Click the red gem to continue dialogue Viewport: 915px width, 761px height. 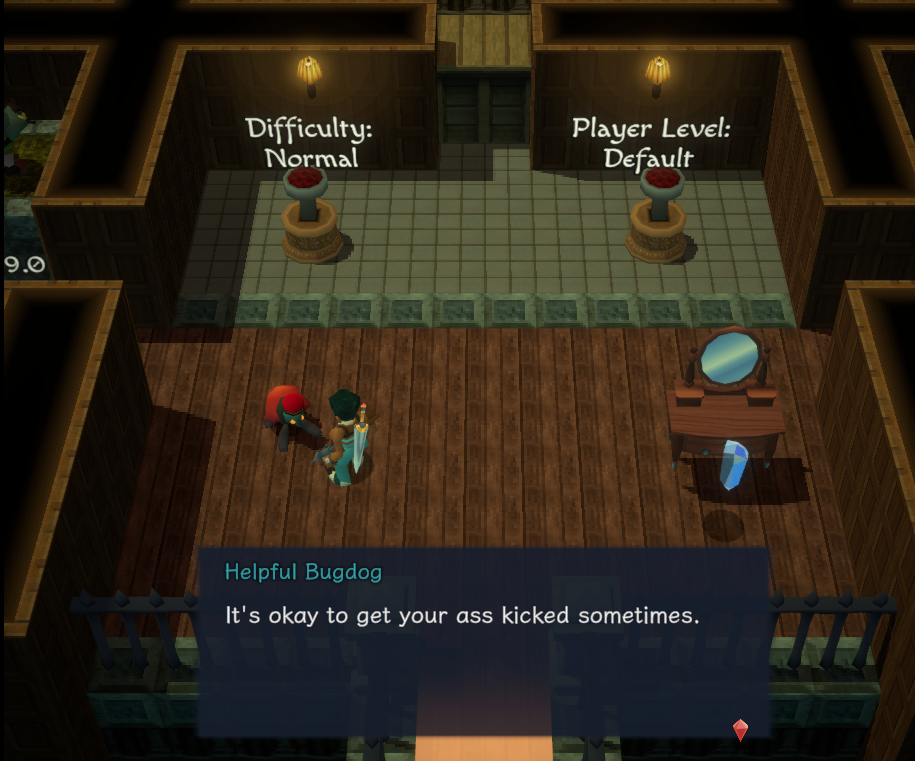pos(740,730)
